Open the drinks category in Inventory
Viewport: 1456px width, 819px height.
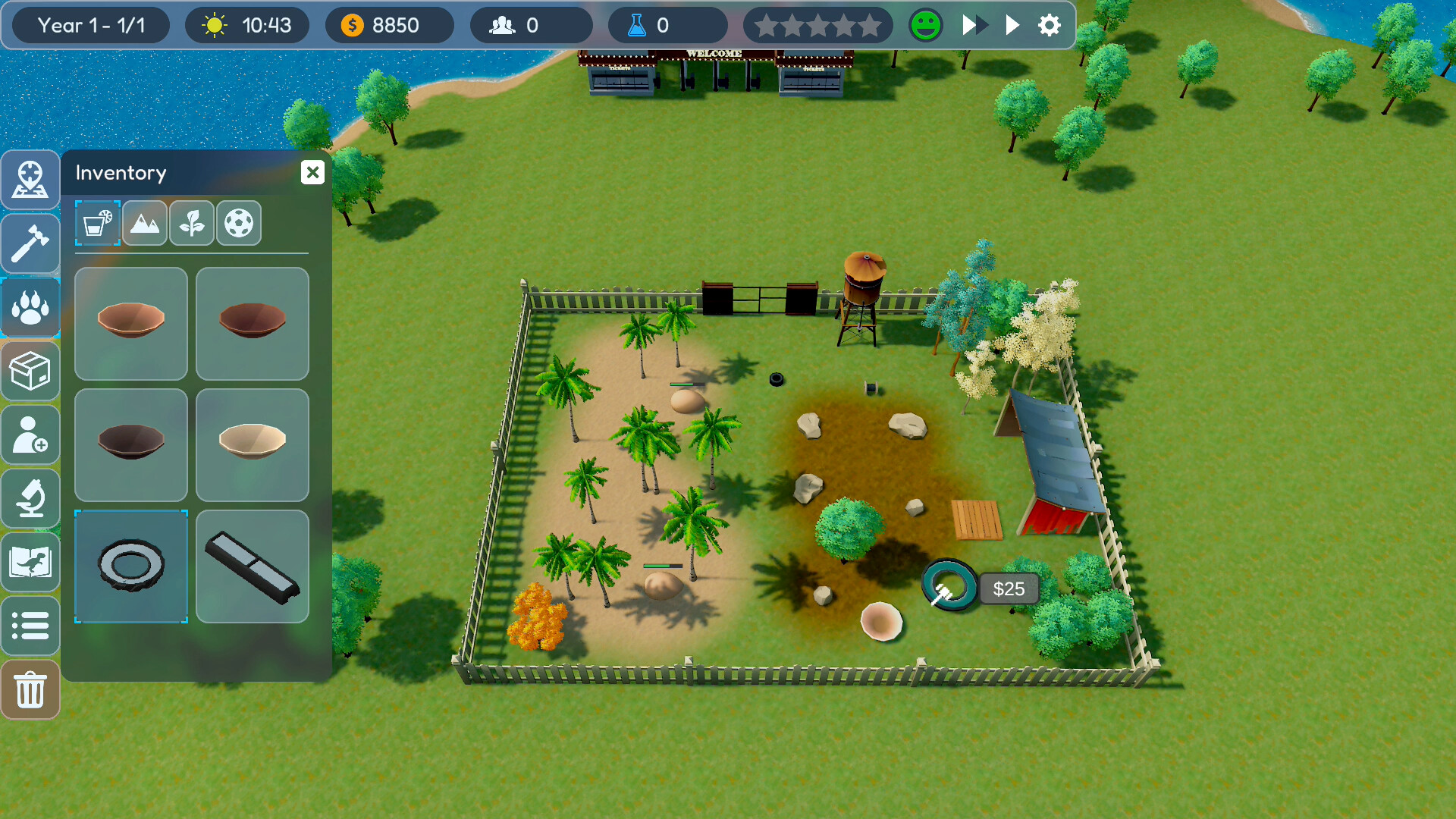97,223
